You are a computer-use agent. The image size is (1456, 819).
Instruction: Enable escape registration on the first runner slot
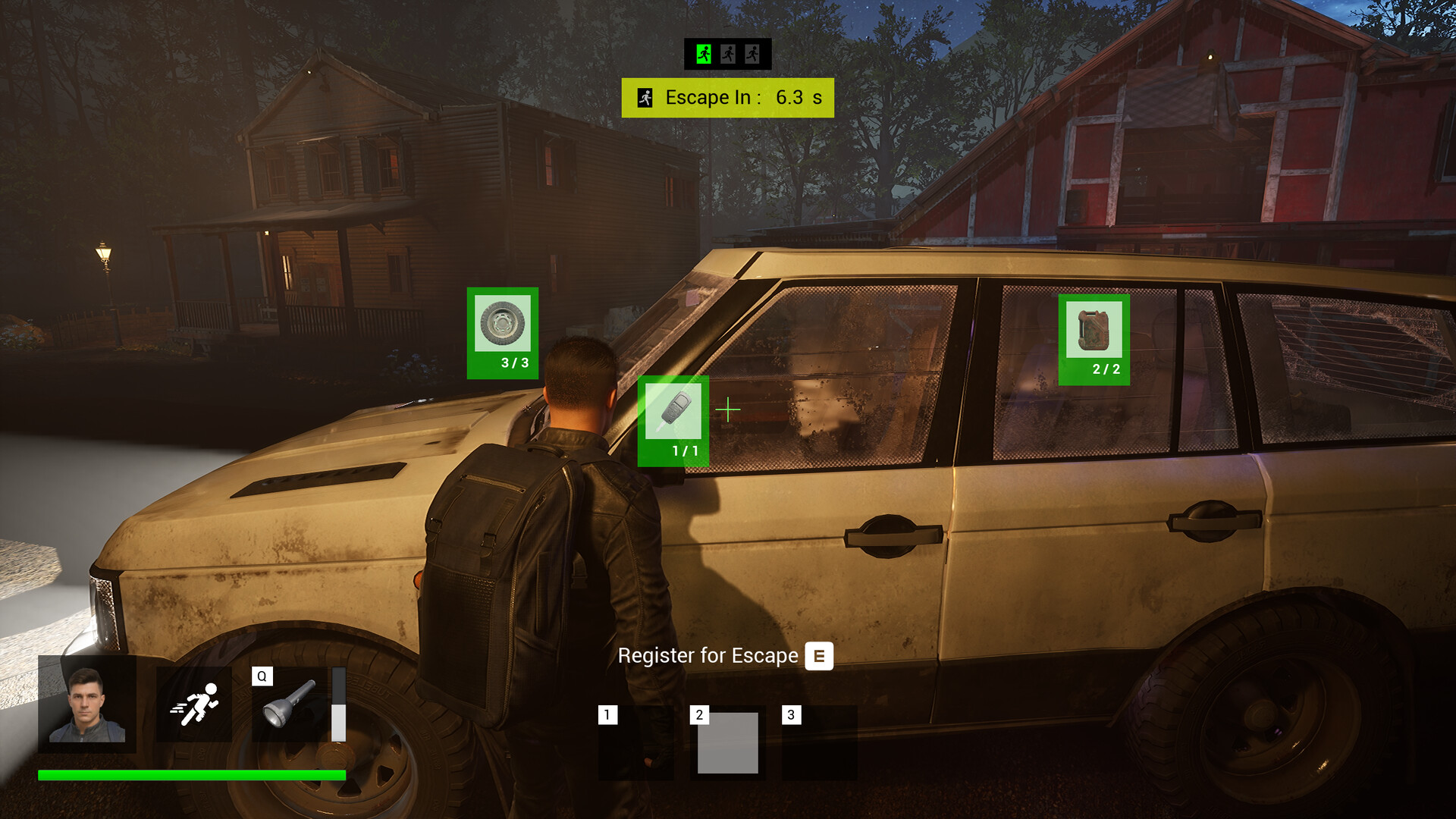[702, 53]
